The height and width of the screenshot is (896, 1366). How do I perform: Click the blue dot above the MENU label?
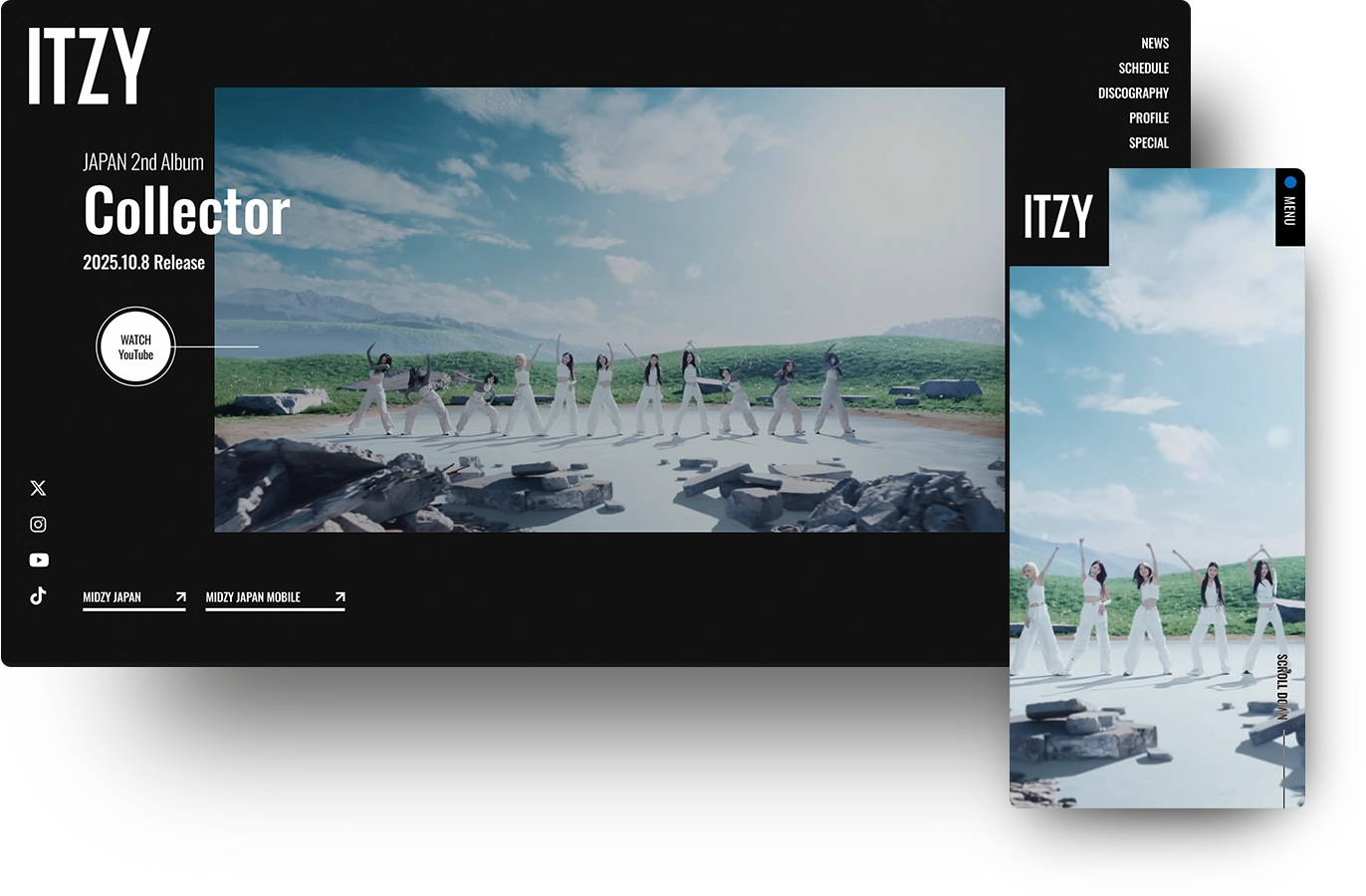[1290, 181]
